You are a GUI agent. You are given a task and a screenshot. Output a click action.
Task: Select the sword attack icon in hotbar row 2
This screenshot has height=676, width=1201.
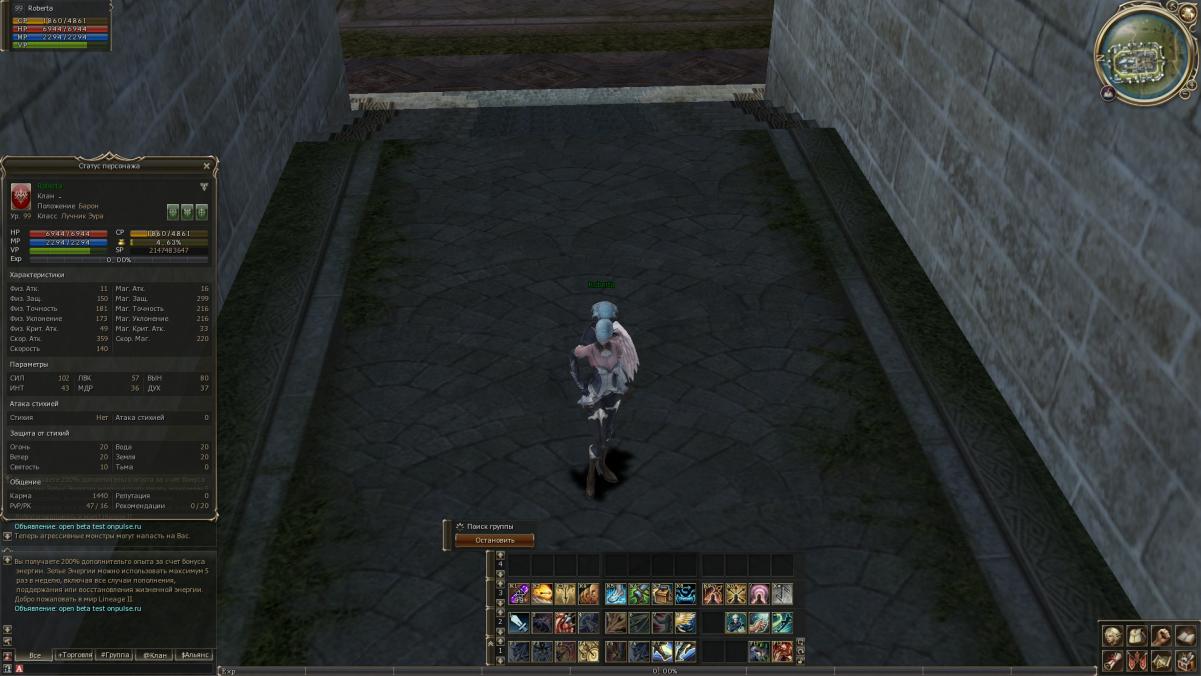pos(519,623)
